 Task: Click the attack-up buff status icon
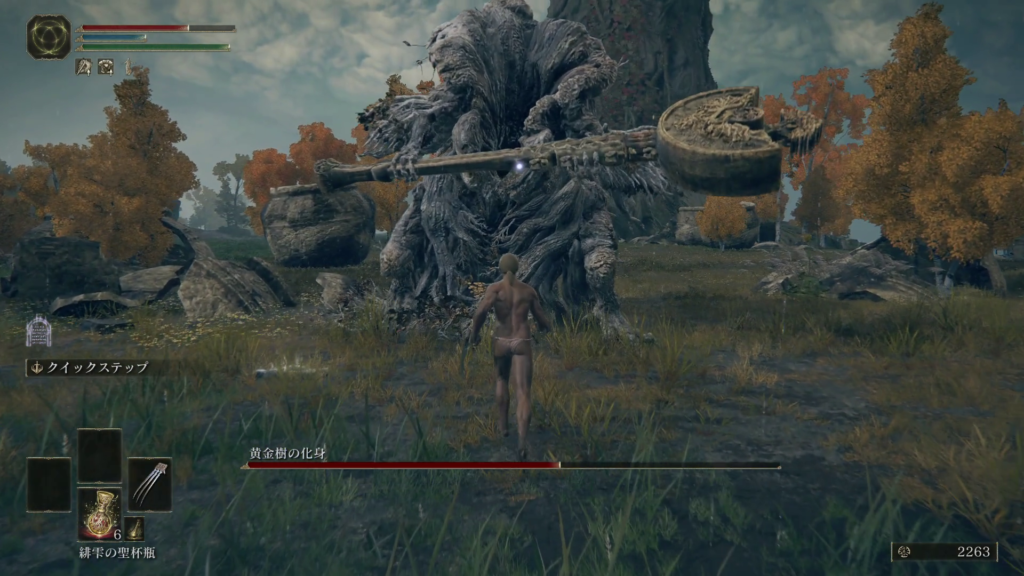pos(84,67)
